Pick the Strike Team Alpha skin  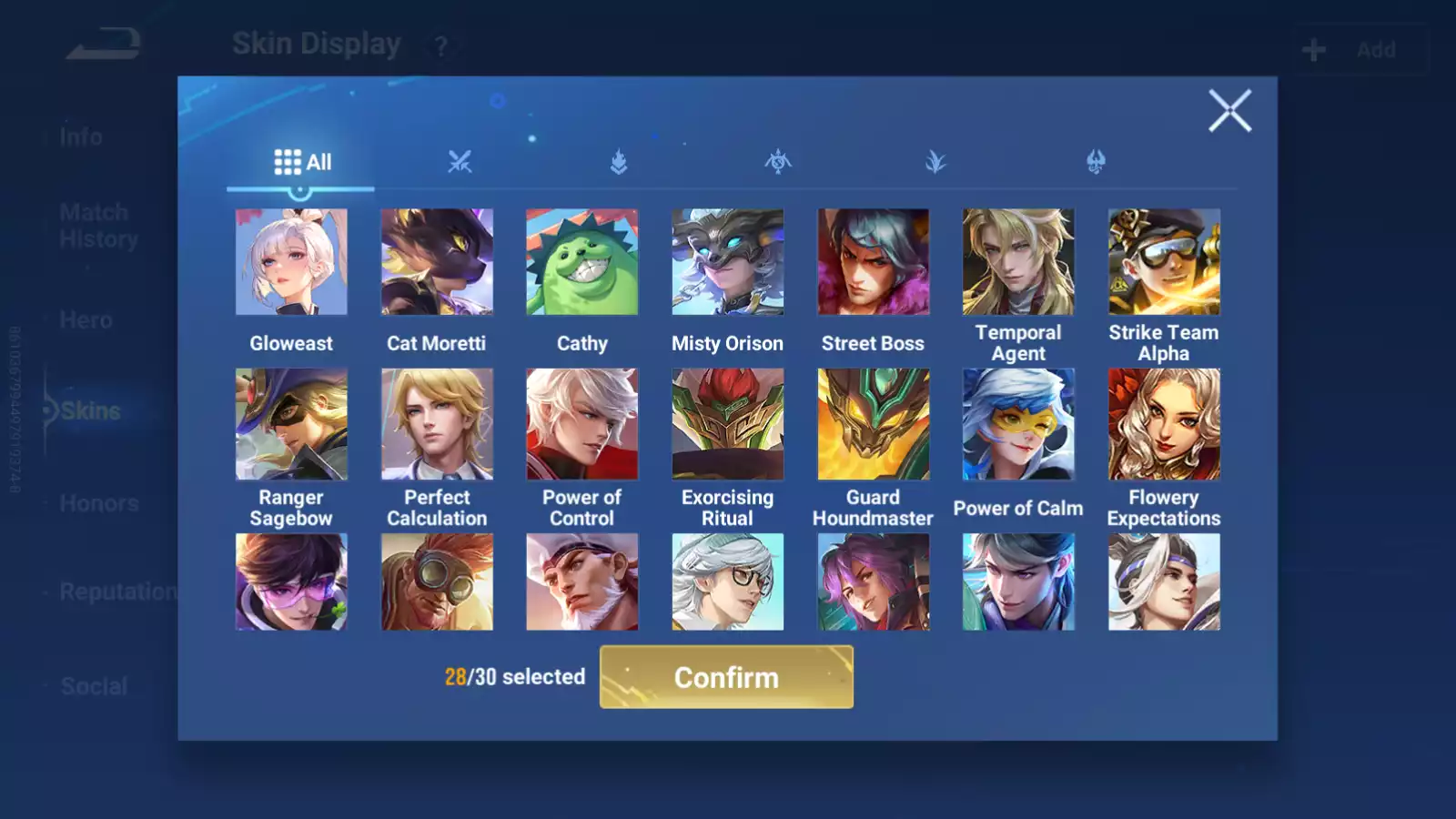click(x=1164, y=262)
